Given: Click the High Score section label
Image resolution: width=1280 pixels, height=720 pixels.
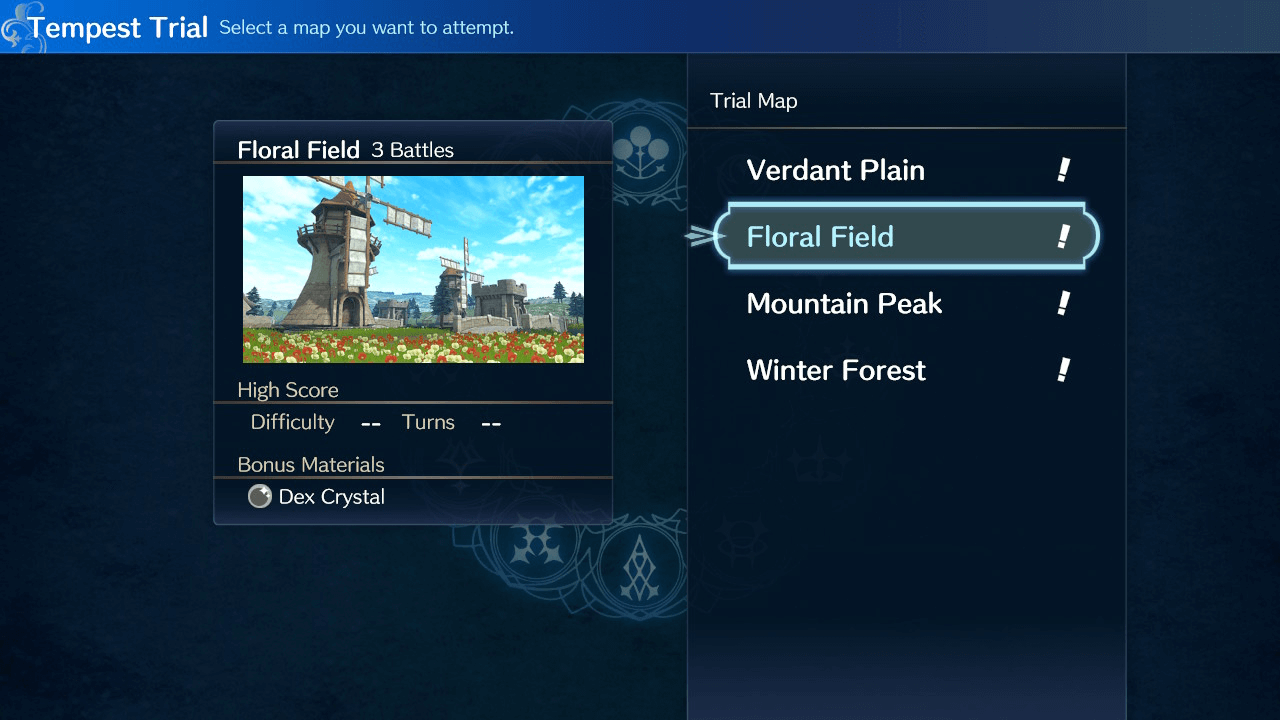Looking at the screenshot, I should point(288,390).
